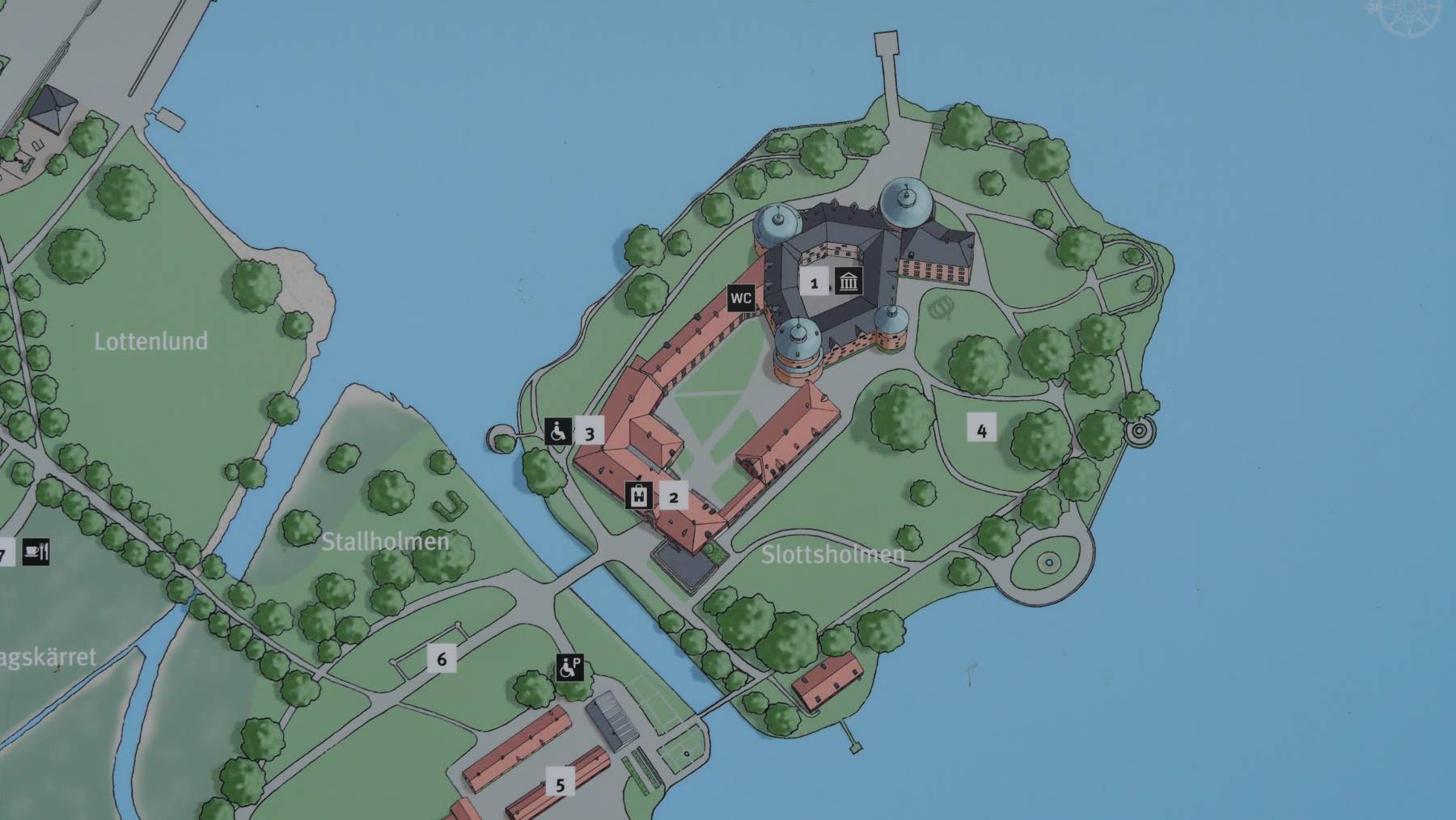Select map marker number 4
The width and height of the screenshot is (1456, 820).
981,430
